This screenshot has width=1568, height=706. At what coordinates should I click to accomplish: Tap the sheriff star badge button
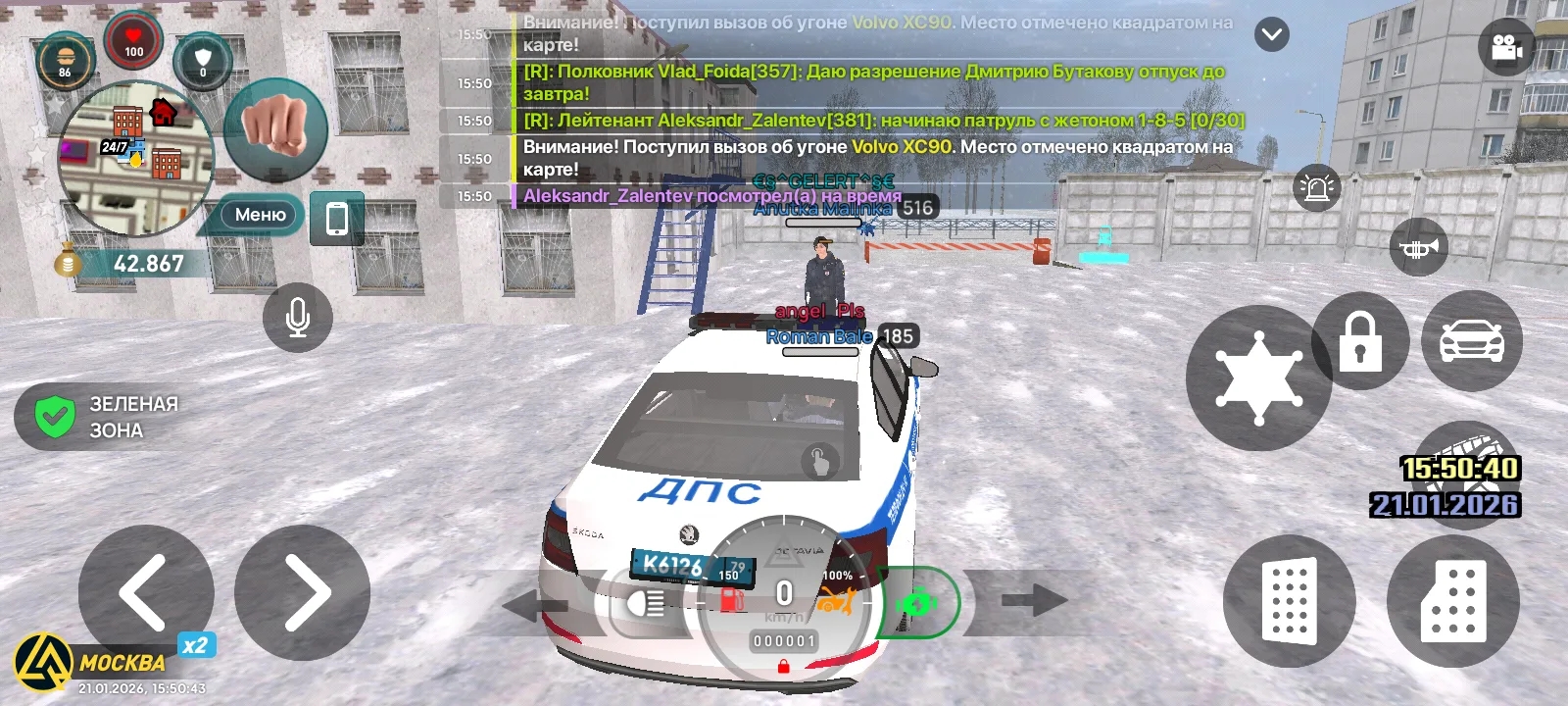pos(1258,378)
